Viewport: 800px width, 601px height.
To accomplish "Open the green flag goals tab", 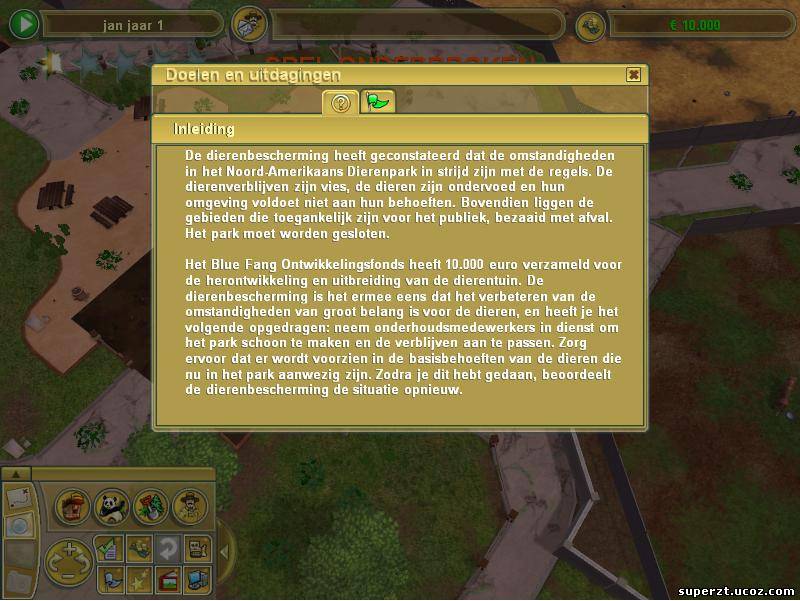I will [x=378, y=102].
